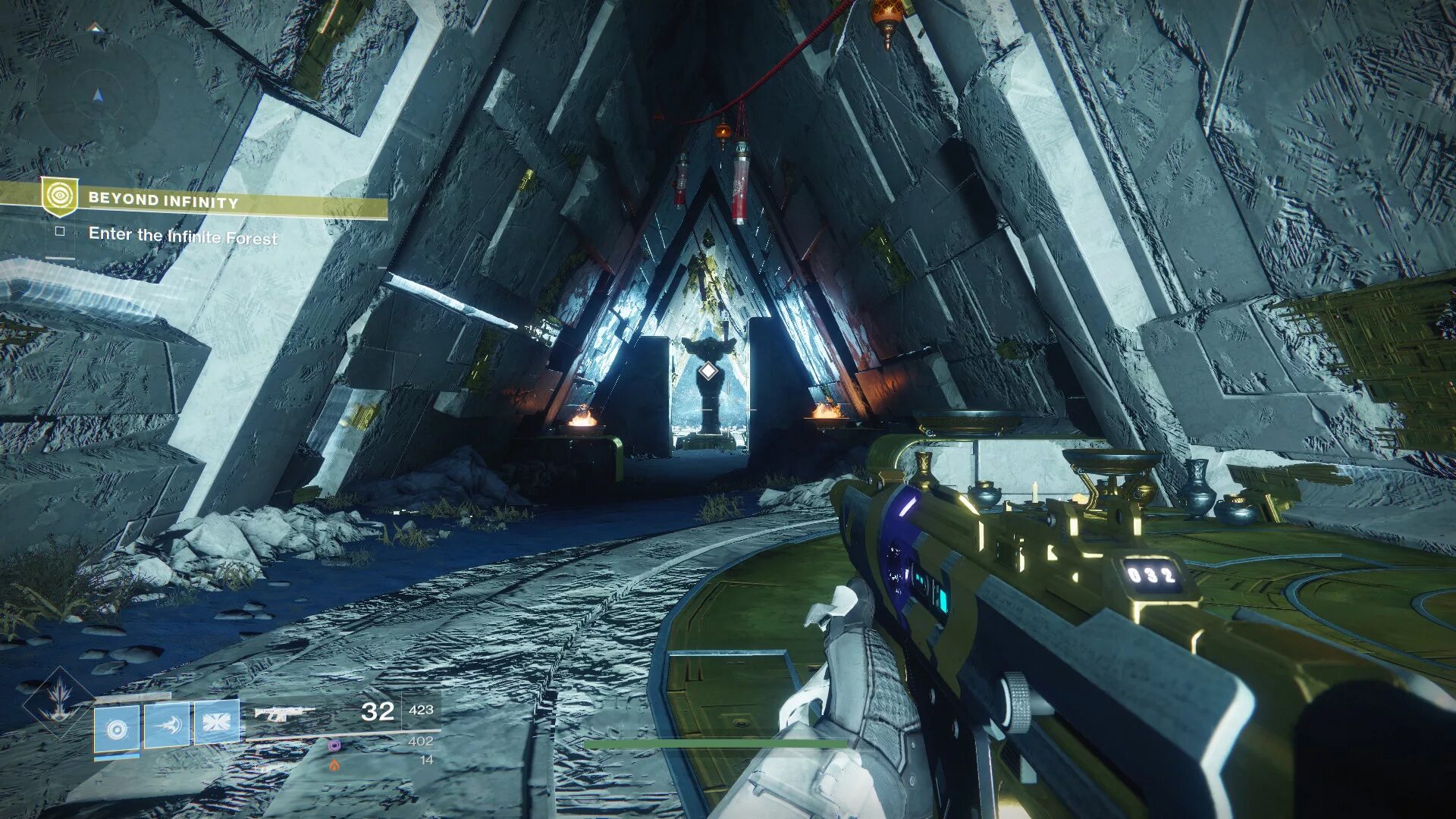This screenshot has width=1456, height=819.
Task: Switch to the orange solar heavy weapon icon
Action: [334, 765]
